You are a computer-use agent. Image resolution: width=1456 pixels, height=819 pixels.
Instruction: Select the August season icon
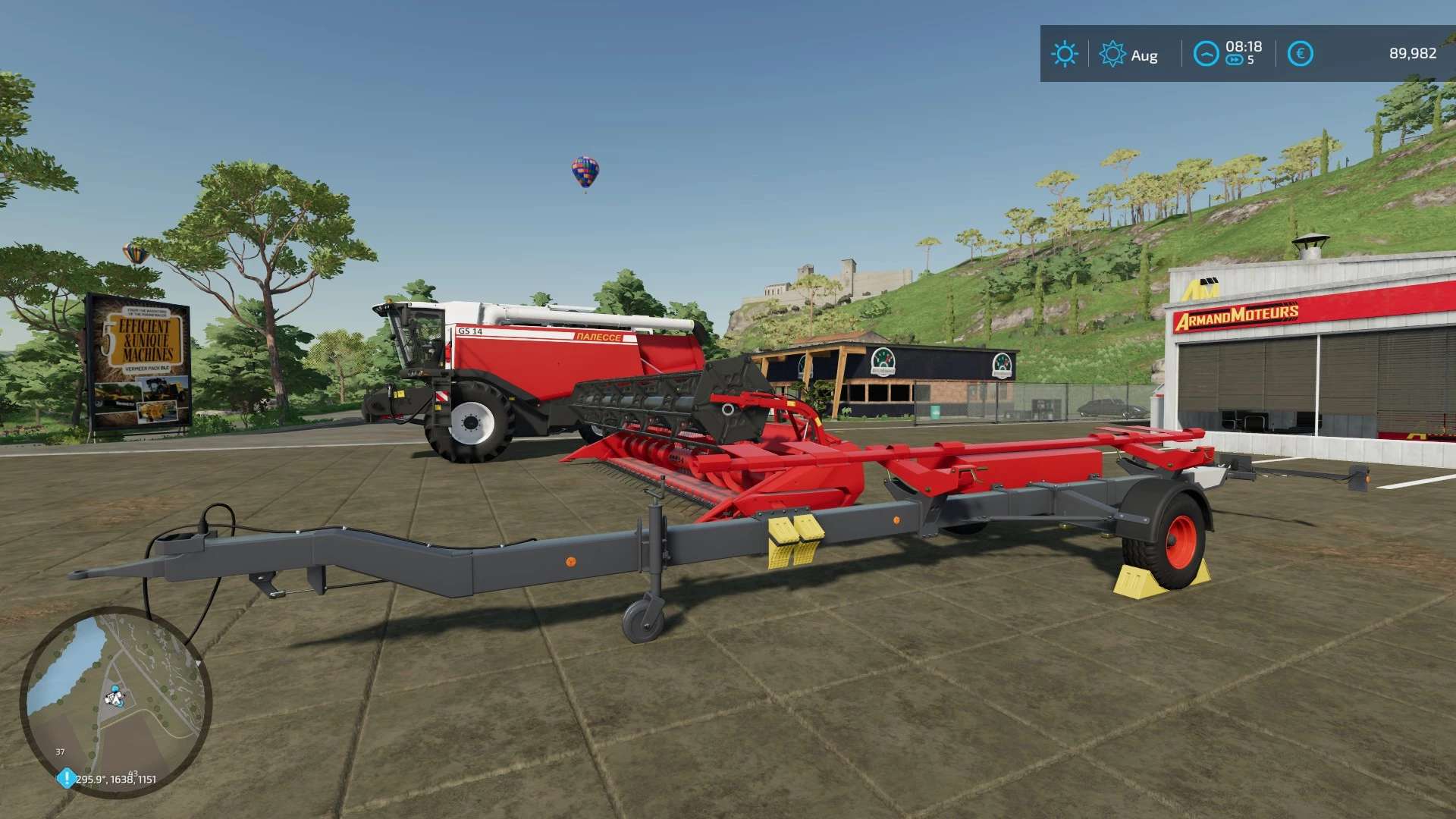(x=1112, y=54)
